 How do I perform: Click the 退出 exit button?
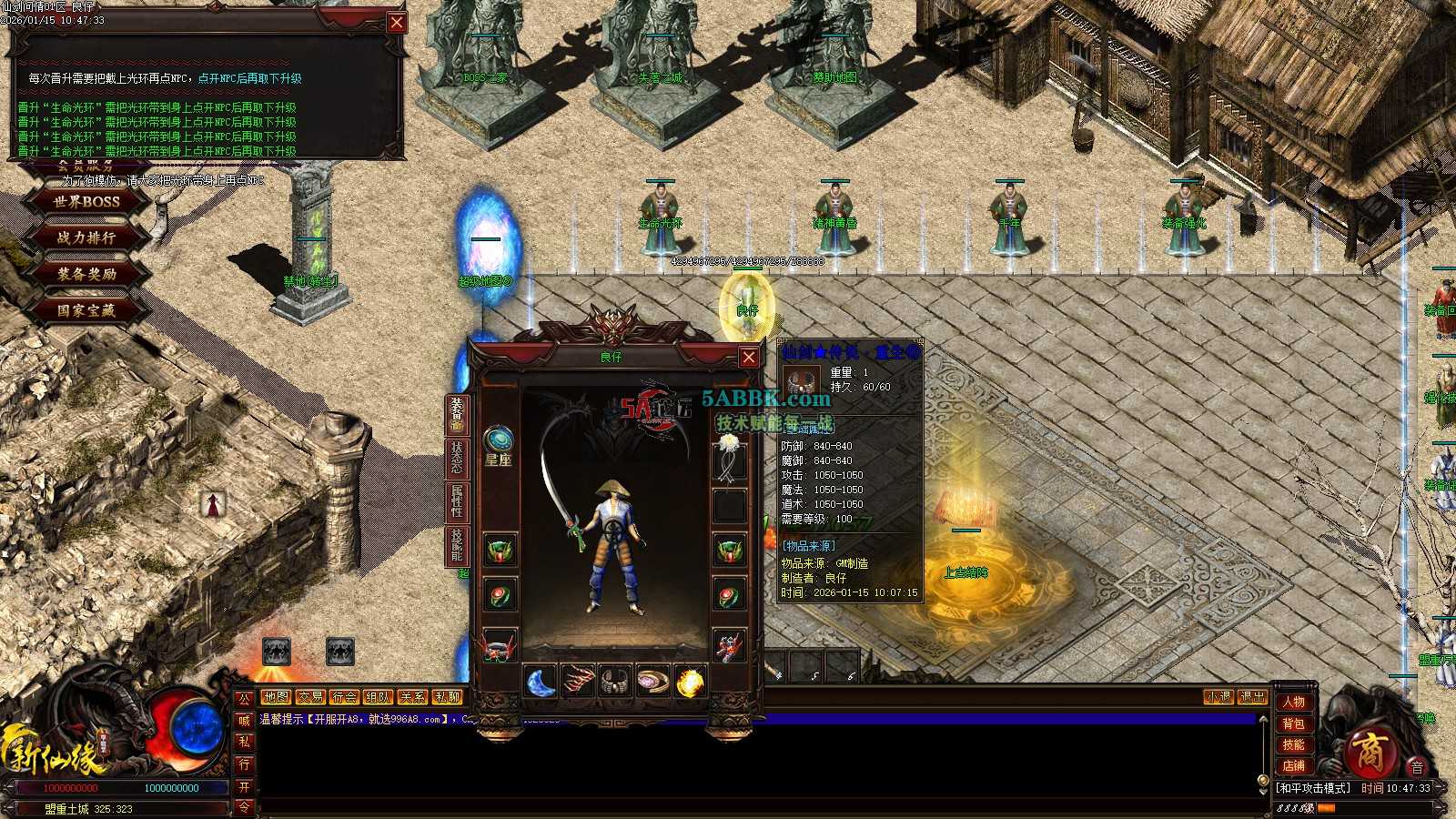click(1252, 697)
